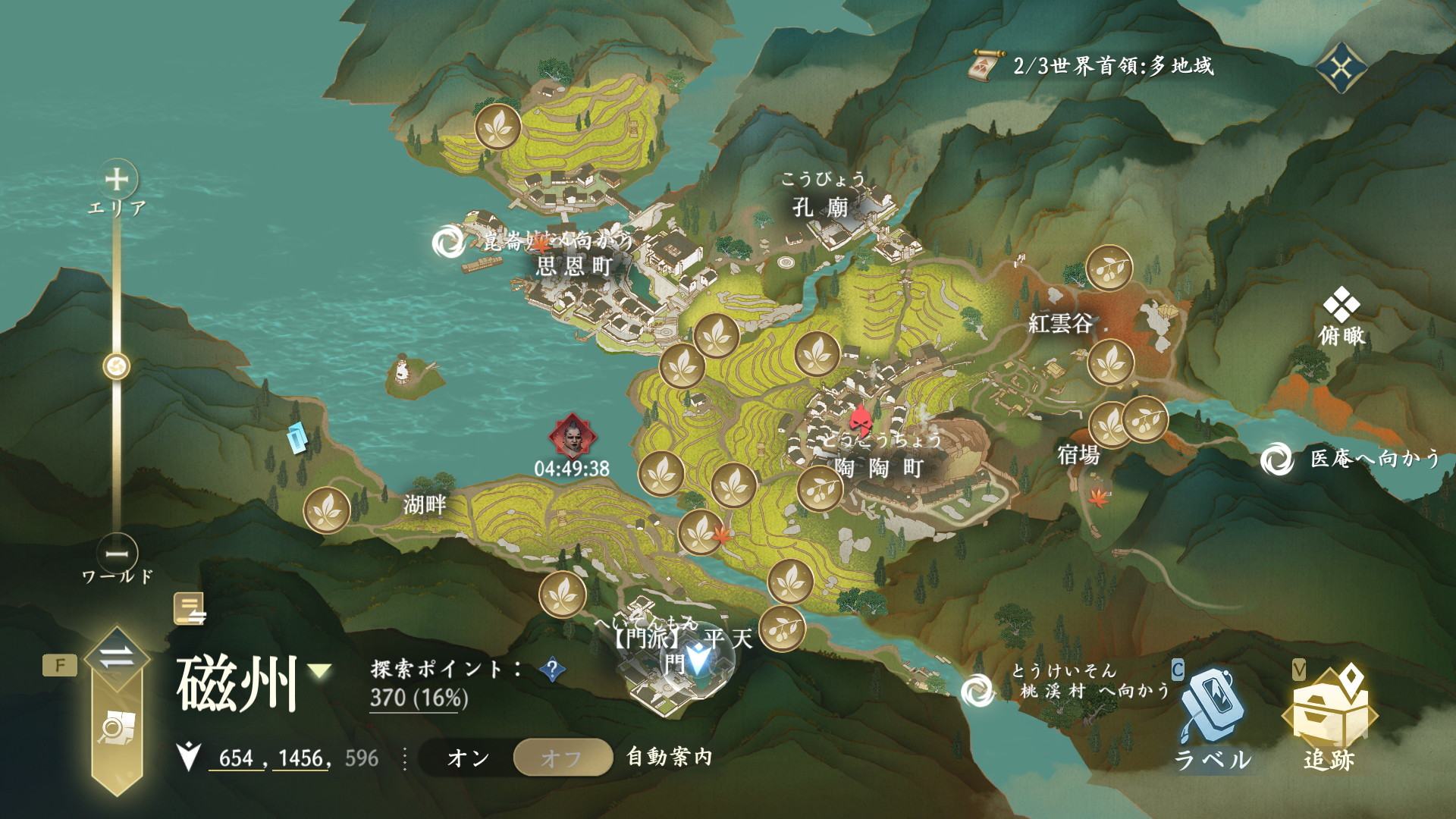Open the scroll list icon above 磁州

click(190, 609)
